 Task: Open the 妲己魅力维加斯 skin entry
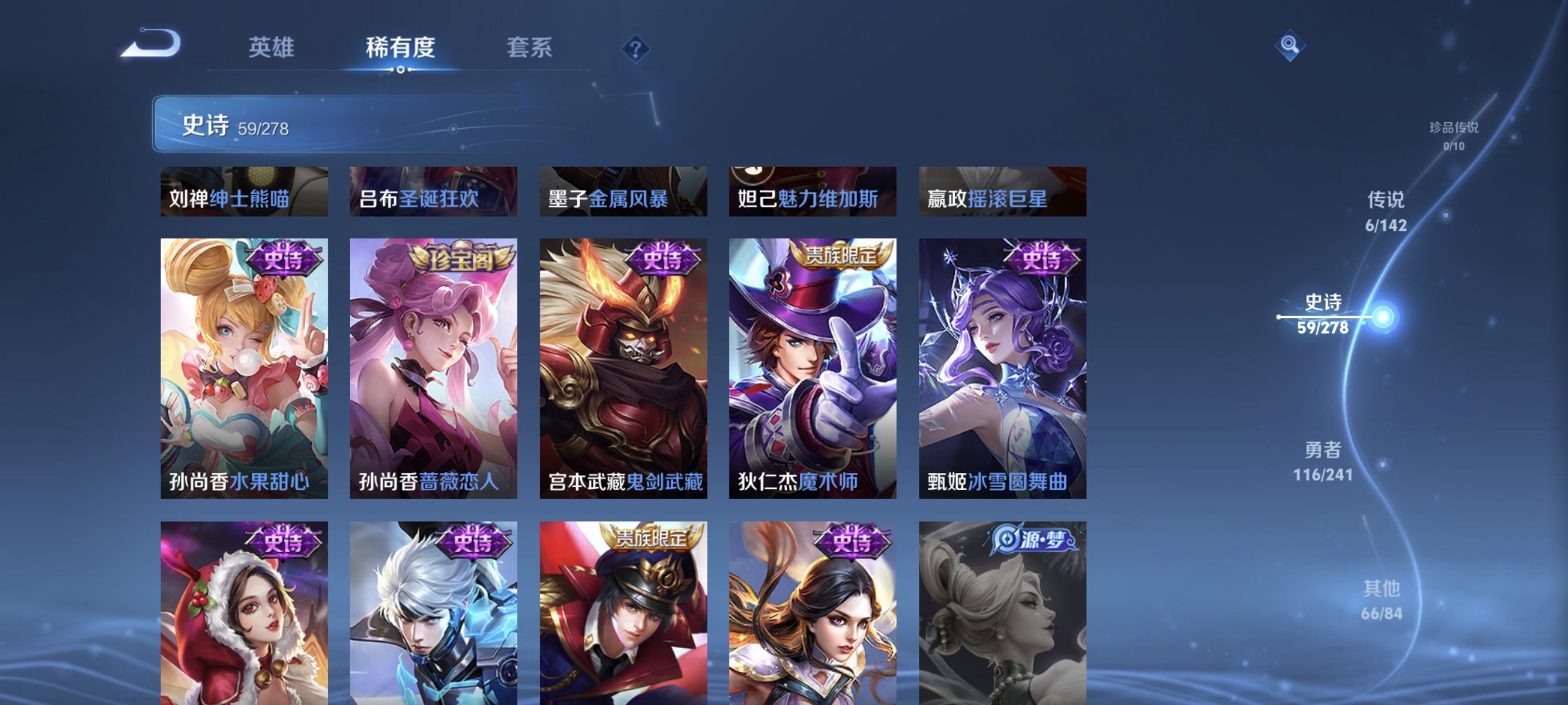[814, 192]
